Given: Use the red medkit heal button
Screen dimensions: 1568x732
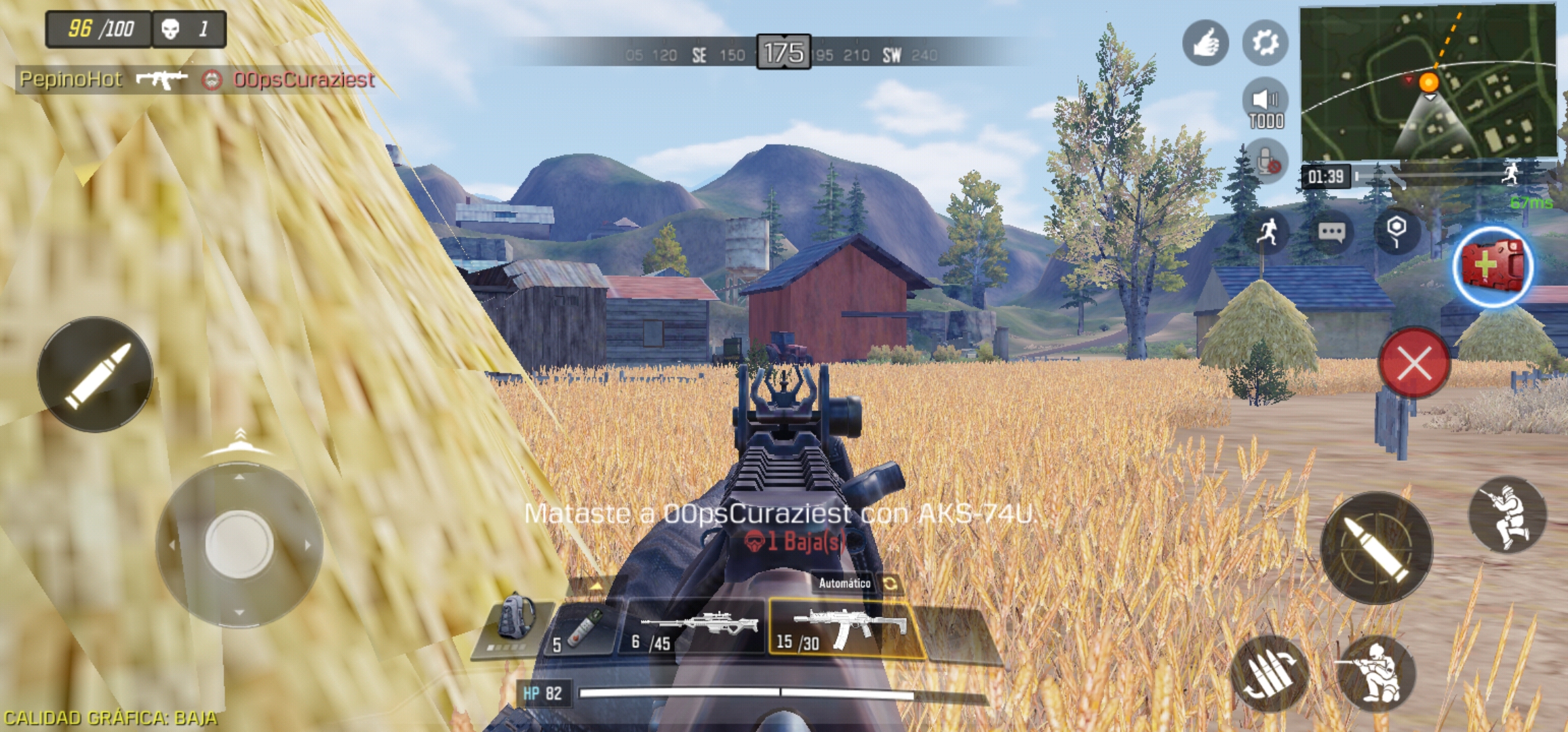Looking at the screenshot, I should [x=1493, y=266].
